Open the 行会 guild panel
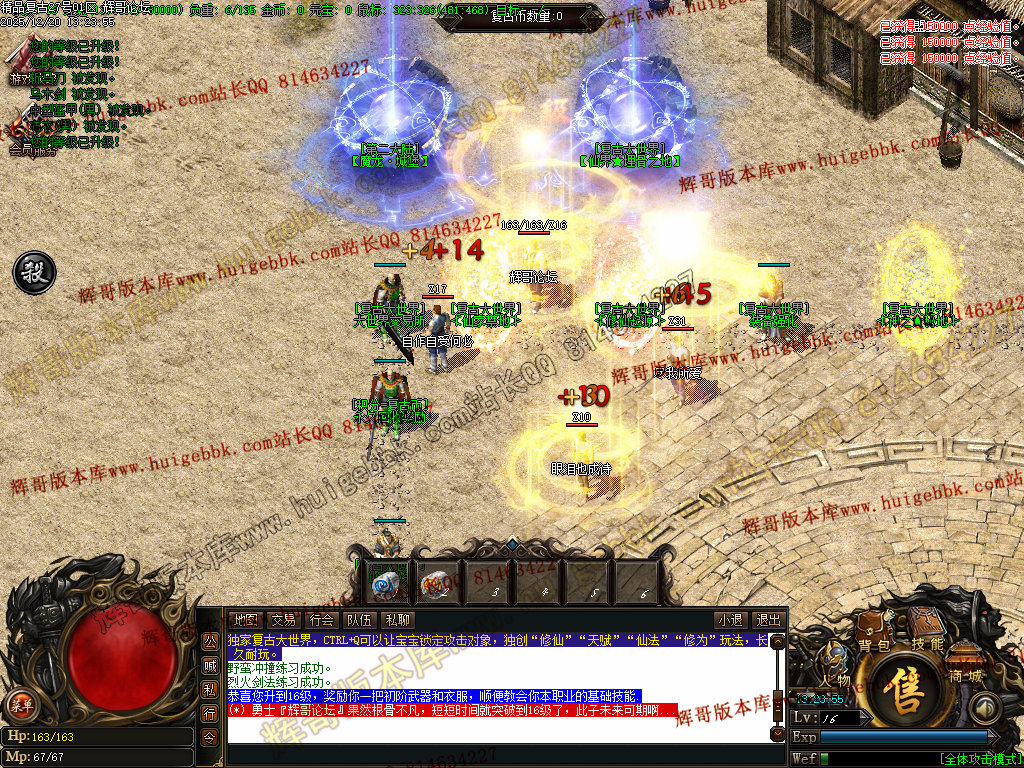Viewport: 1024px width, 768px height. point(320,620)
